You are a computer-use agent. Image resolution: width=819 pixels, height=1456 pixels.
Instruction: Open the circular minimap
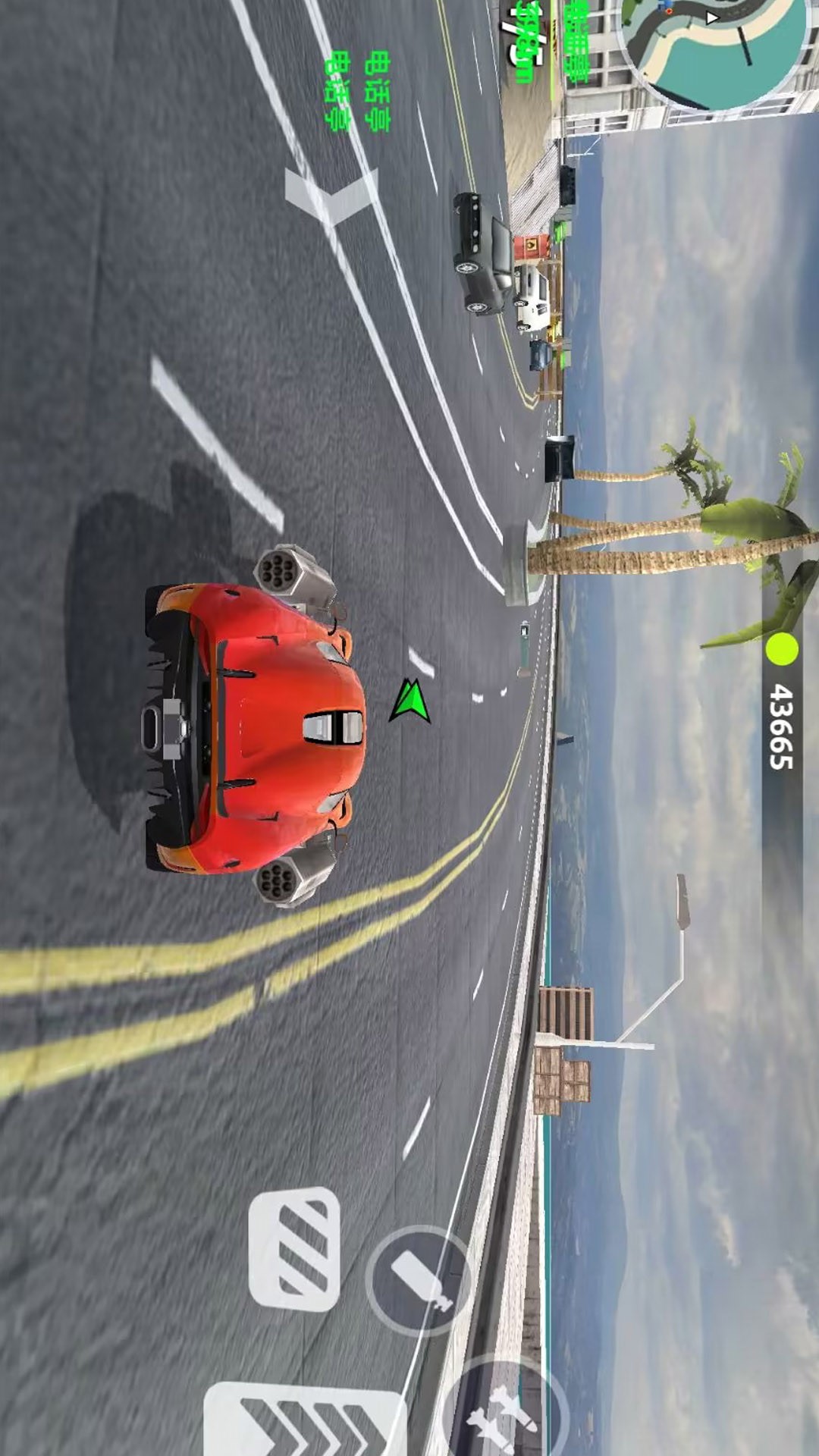click(713, 47)
